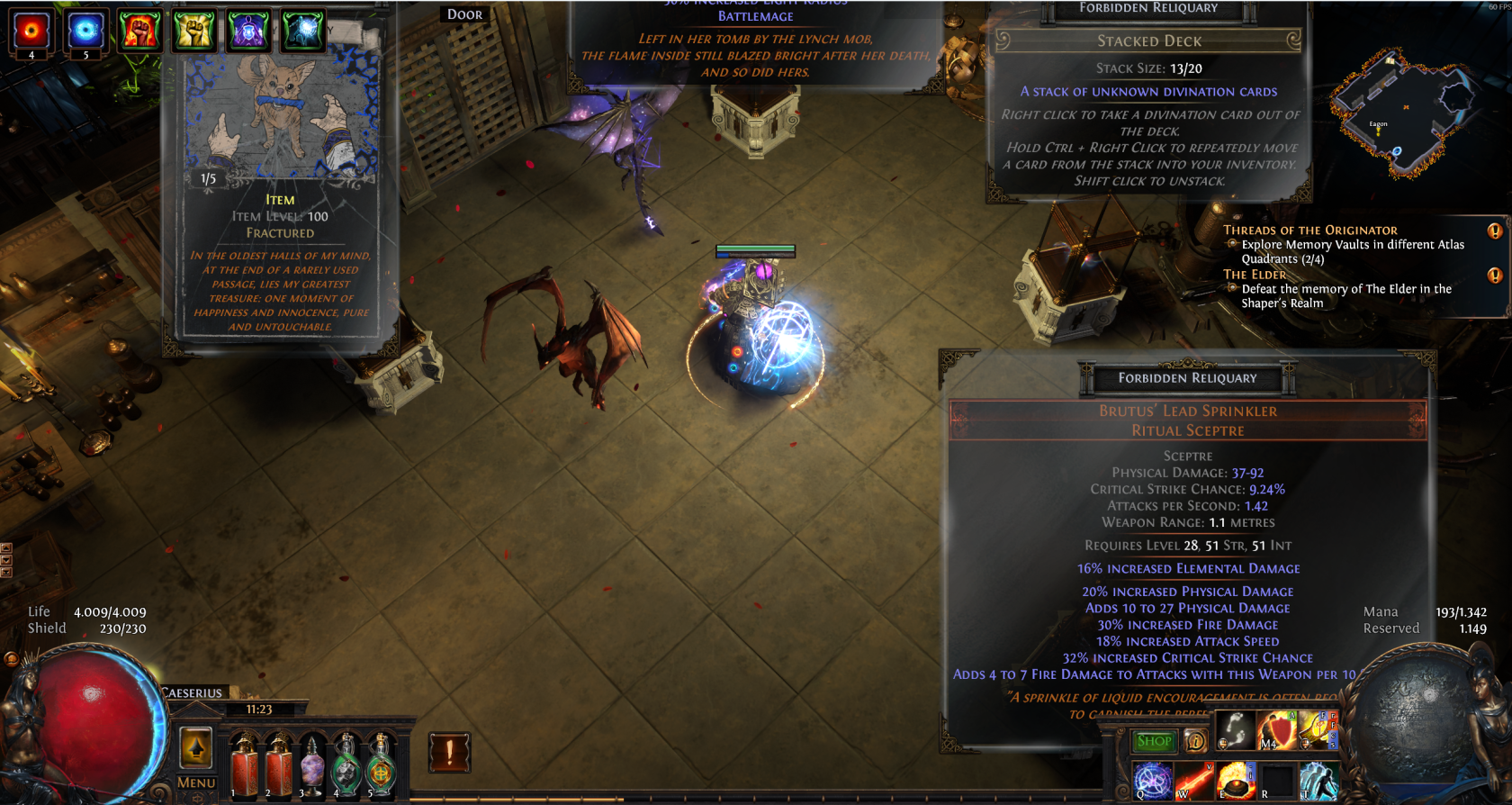Select the footprints move skill slot

tap(1235, 731)
